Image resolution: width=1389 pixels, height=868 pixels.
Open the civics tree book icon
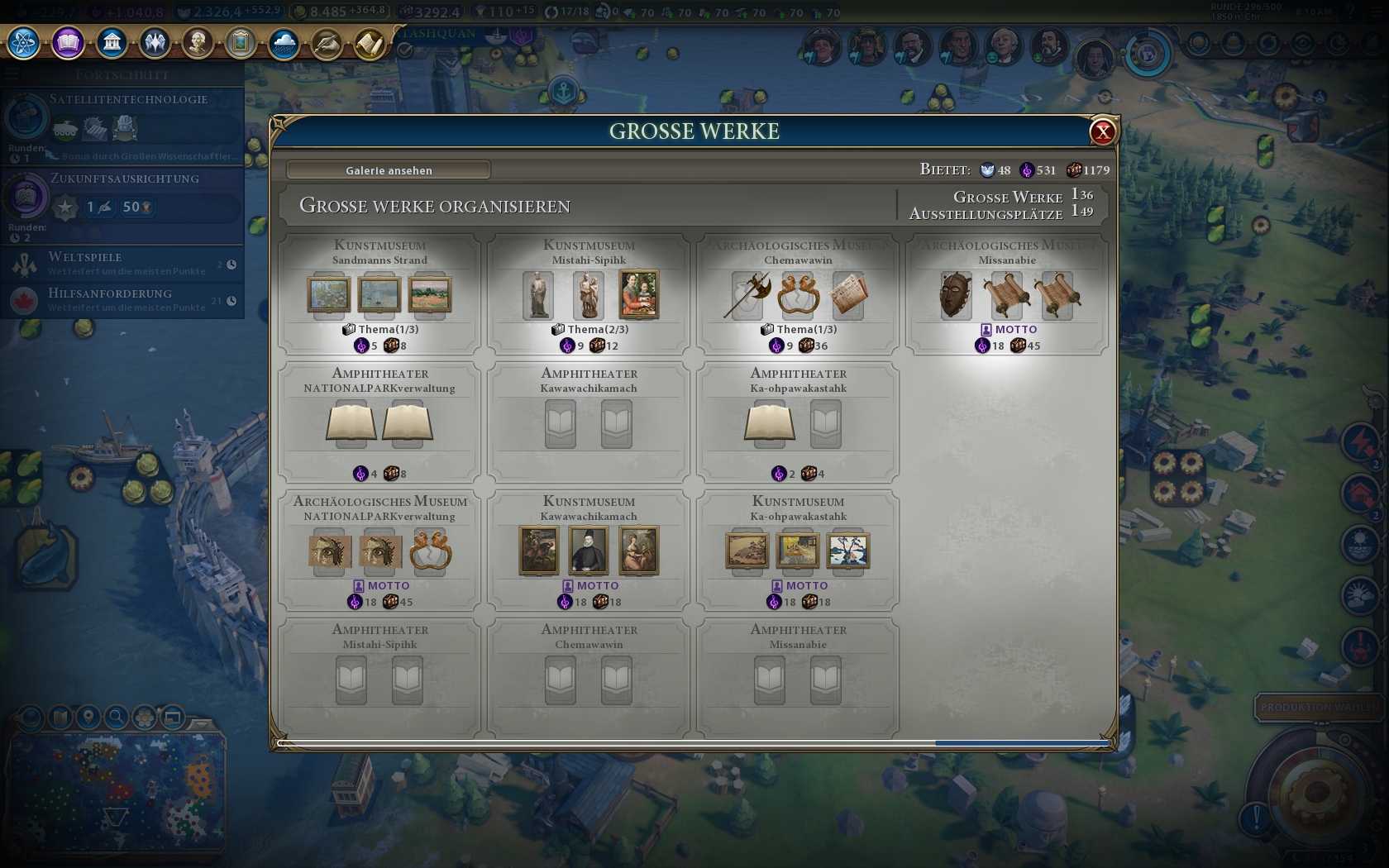coord(68,42)
